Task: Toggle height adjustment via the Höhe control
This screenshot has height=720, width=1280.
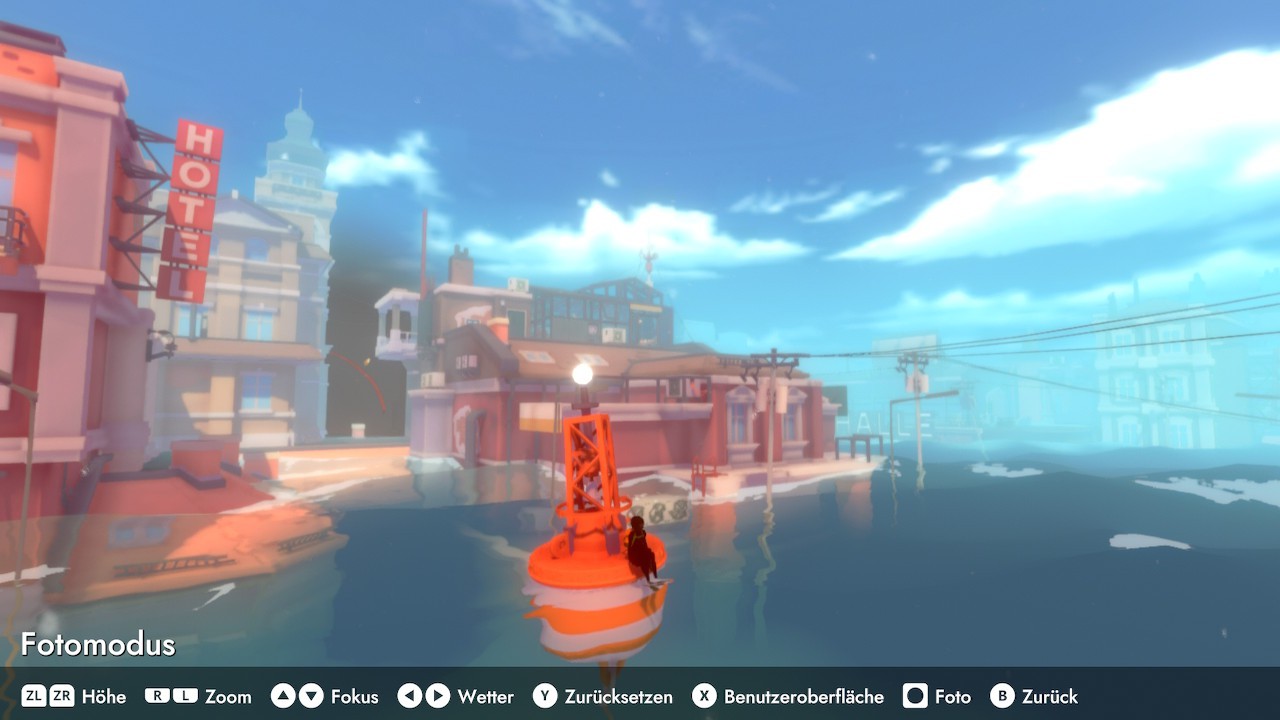Action: click(104, 697)
